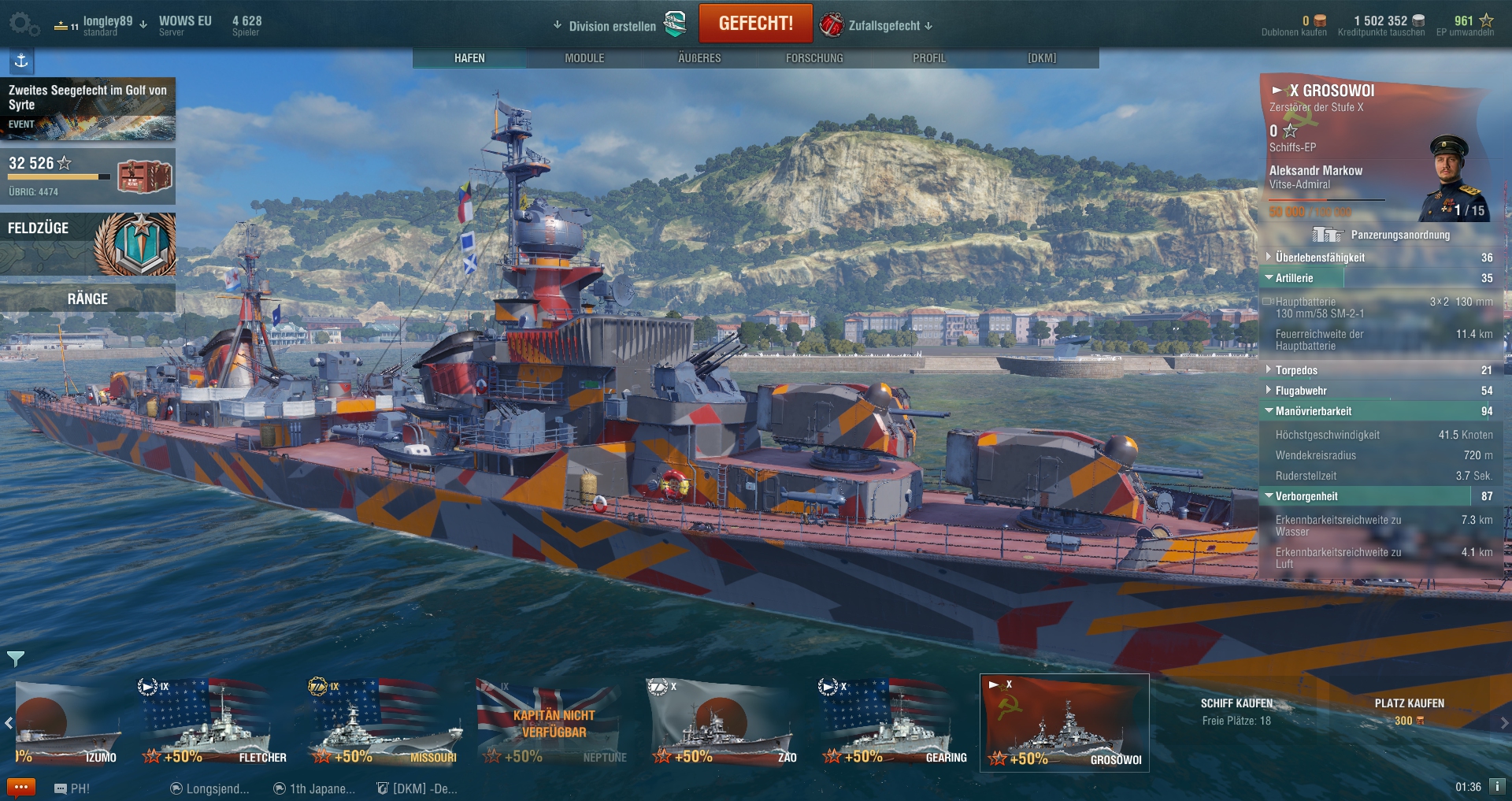Open the Golf von Syrte event banner

[87, 109]
